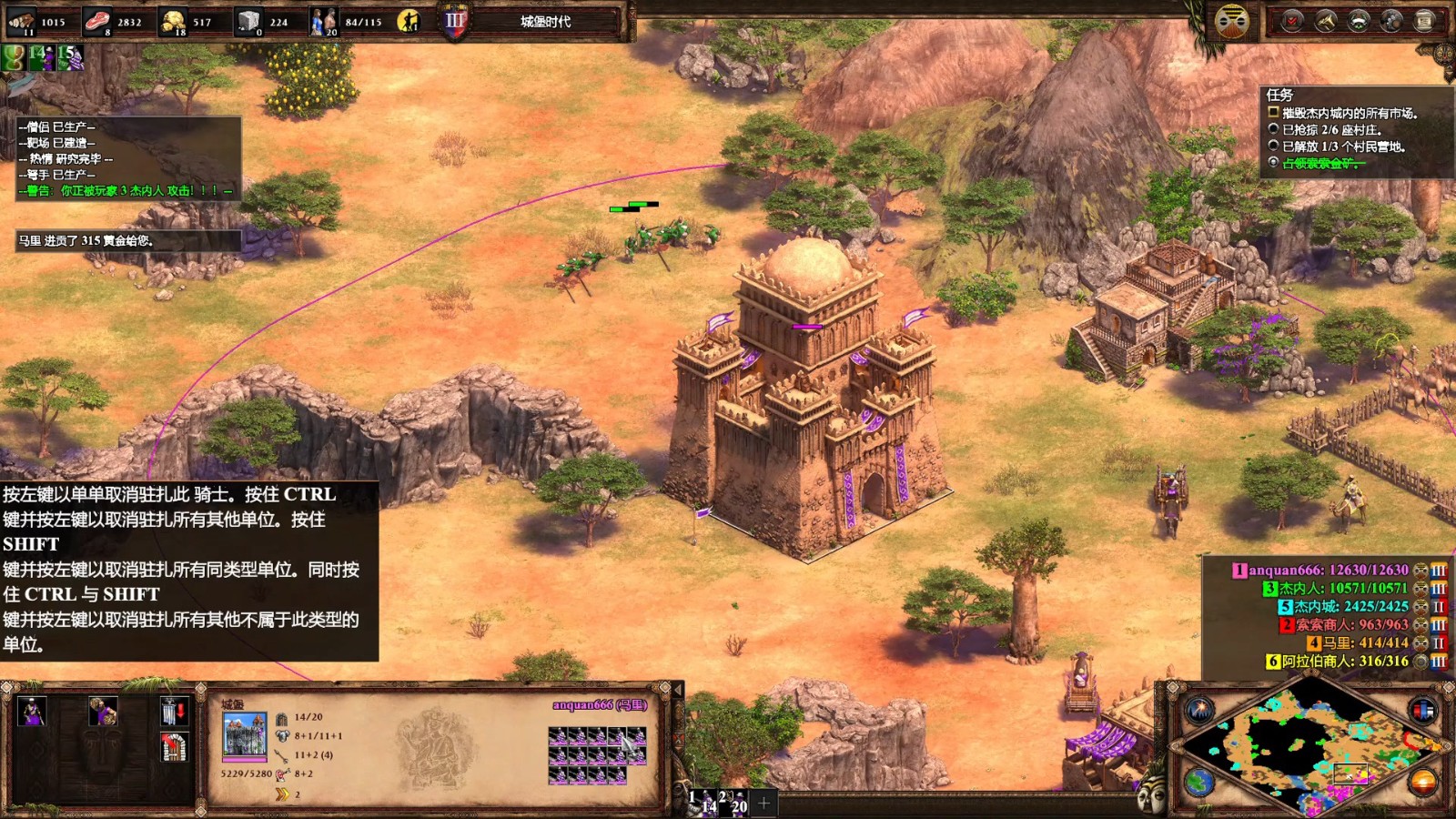Select control group 2 with 20 units
The width and height of the screenshot is (1456, 819).
click(x=733, y=802)
